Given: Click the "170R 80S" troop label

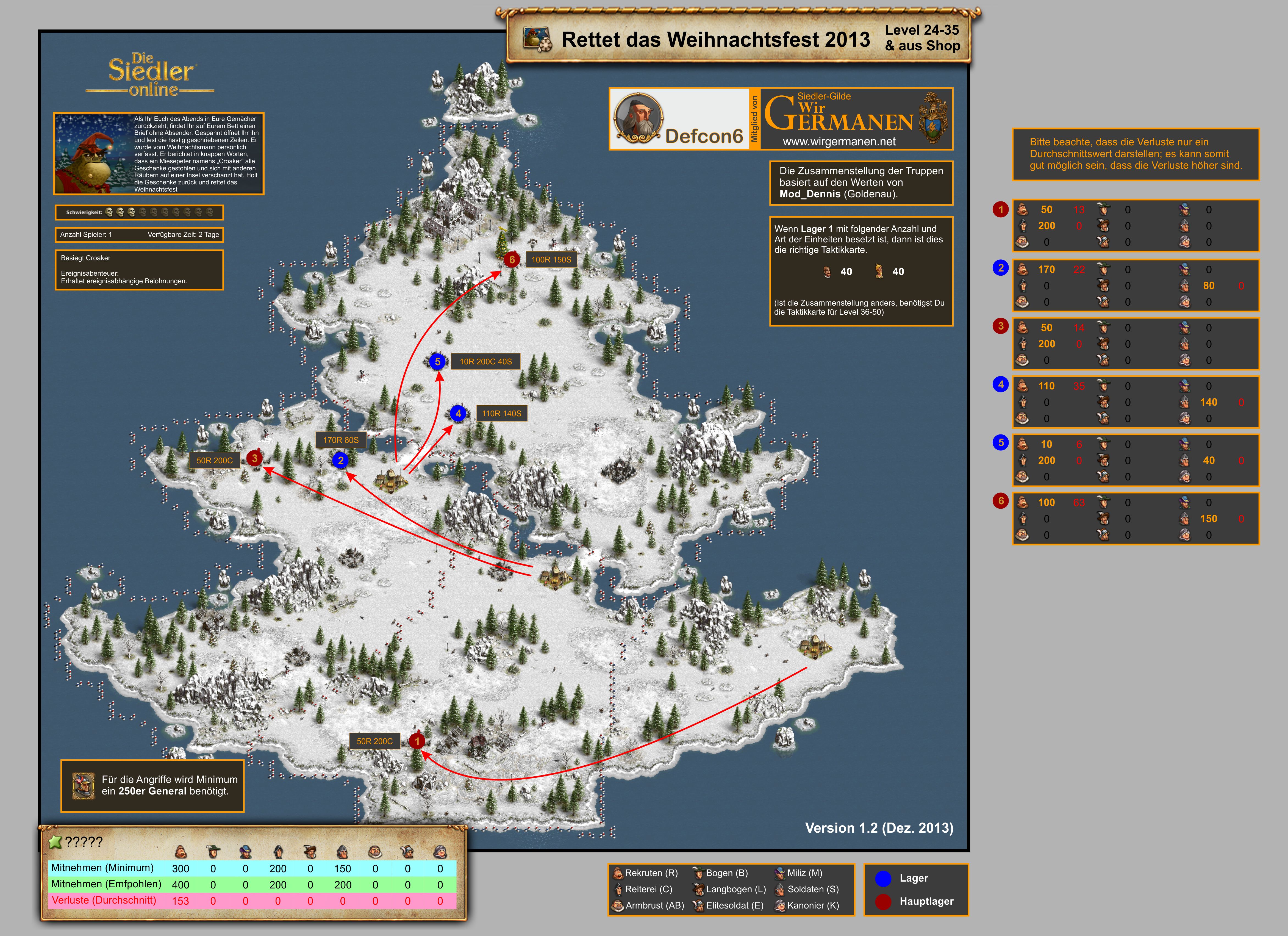Looking at the screenshot, I should click(341, 440).
